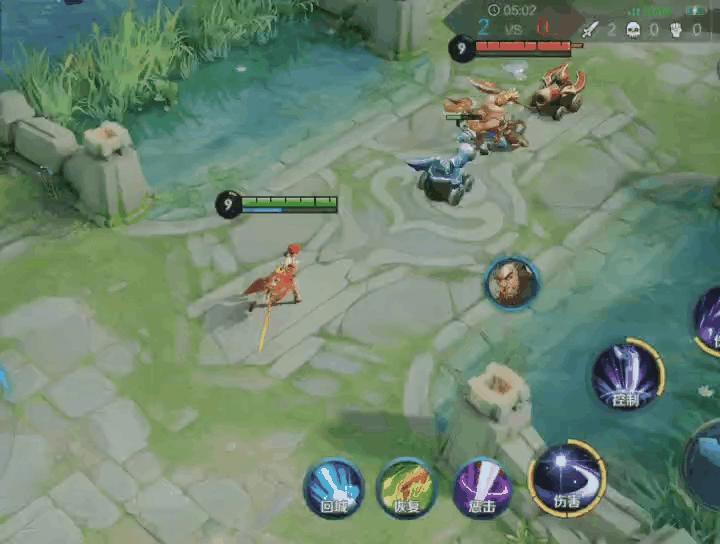
Task: Activate the 回城 recall spell
Action: (333, 489)
